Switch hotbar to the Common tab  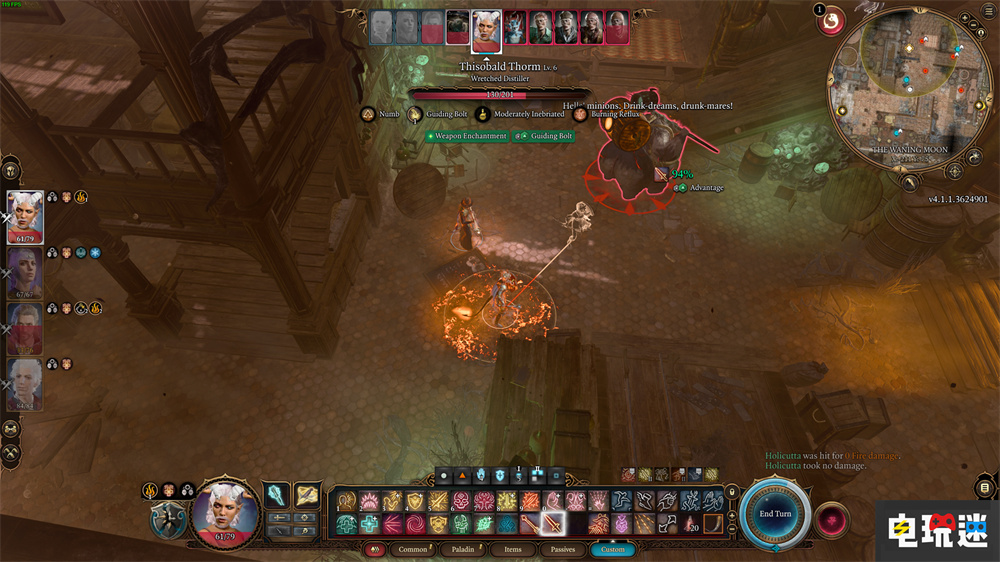[x=412, y=549]
